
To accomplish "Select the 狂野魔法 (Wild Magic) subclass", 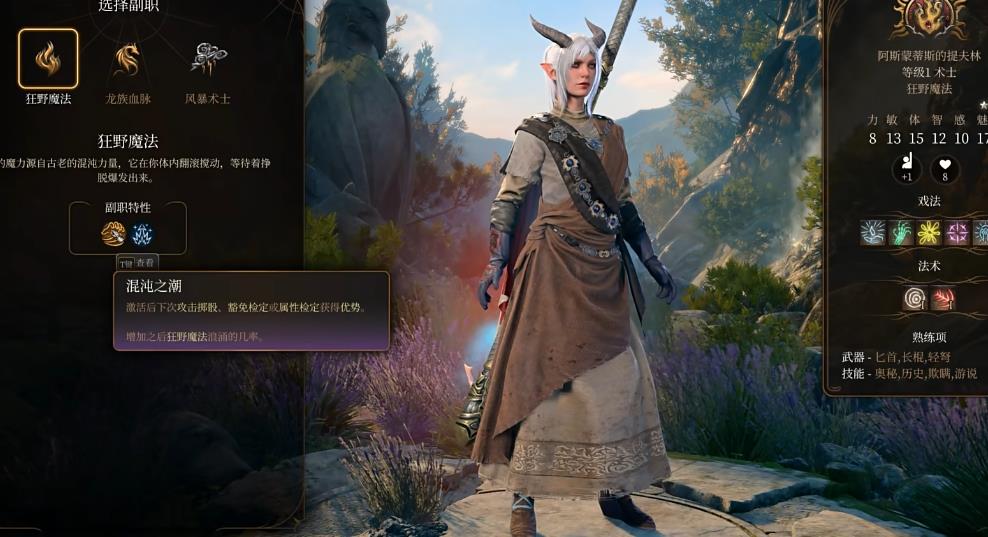I will [48, 59].
